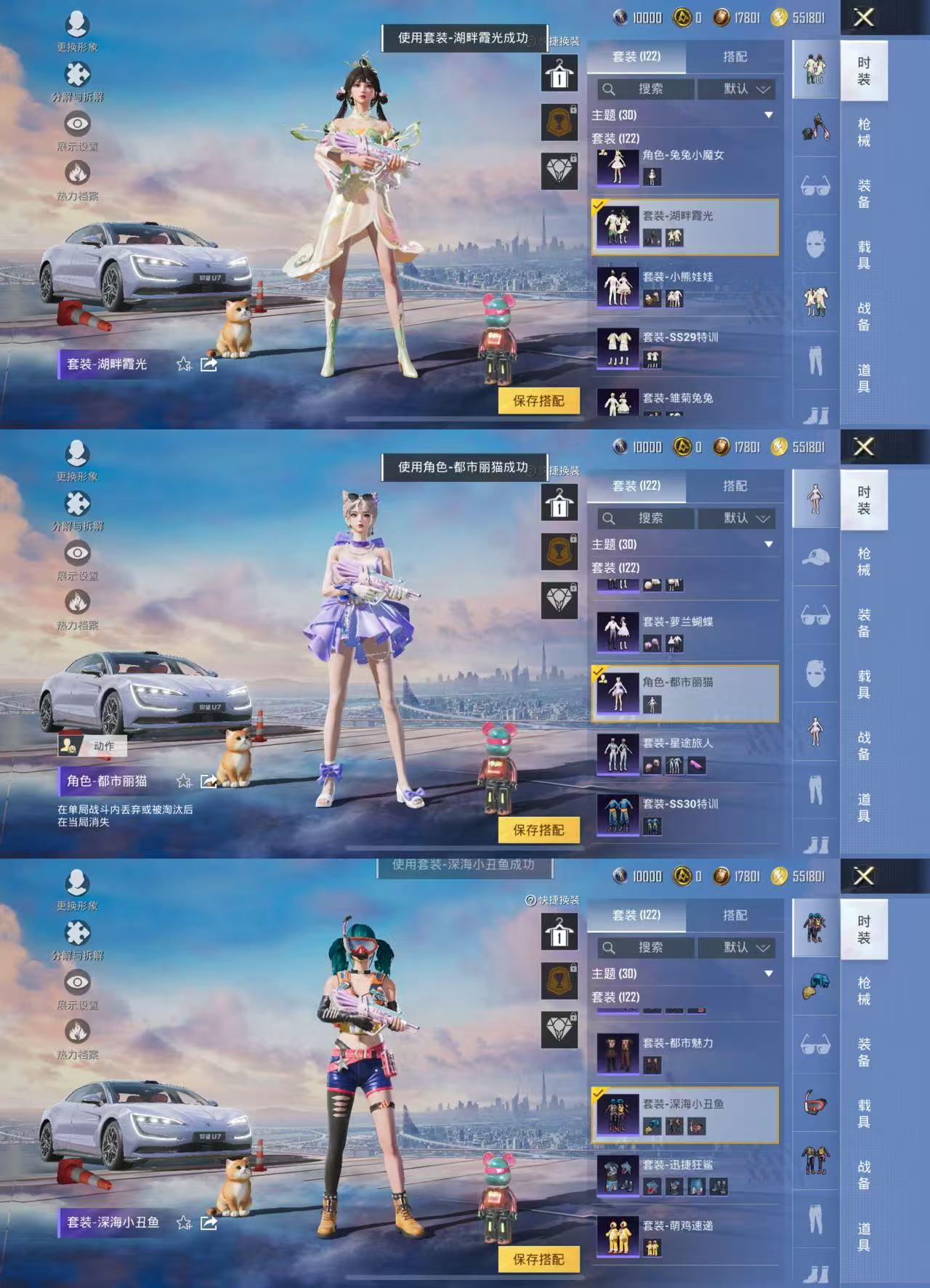Collapse the 主题 (30) section
The image size is (930, 1288).
(x=768, y=114)
